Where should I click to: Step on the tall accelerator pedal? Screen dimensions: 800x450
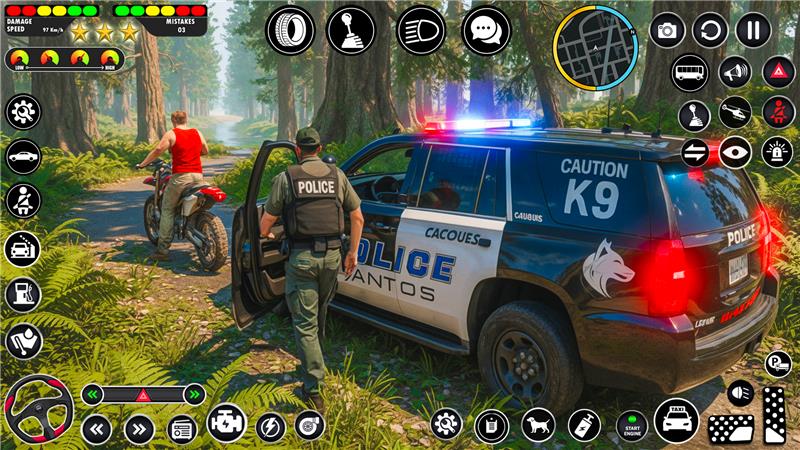coord(774,414)
